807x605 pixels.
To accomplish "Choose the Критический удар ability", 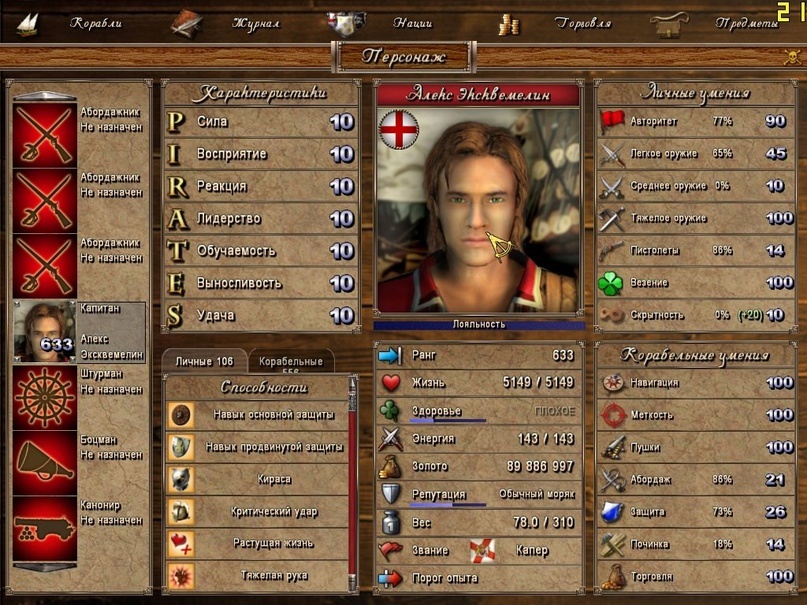I will (x=257, y=511).
